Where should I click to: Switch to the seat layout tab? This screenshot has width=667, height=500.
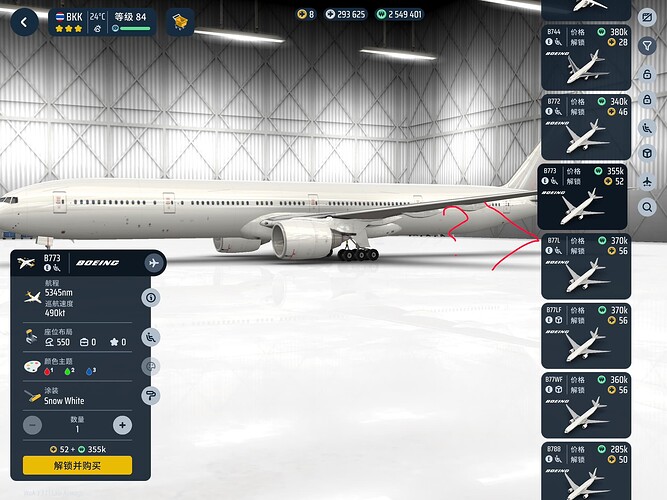coord(152,337)
